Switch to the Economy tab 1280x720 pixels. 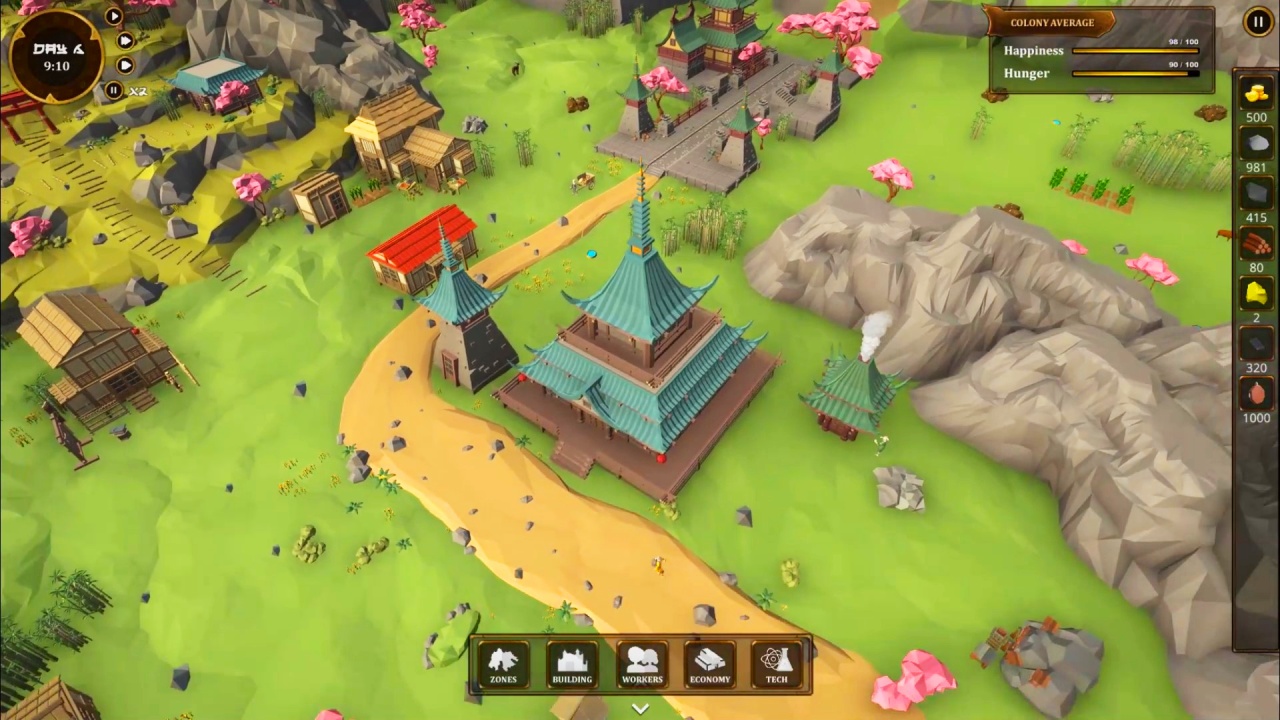pos(710,663)
